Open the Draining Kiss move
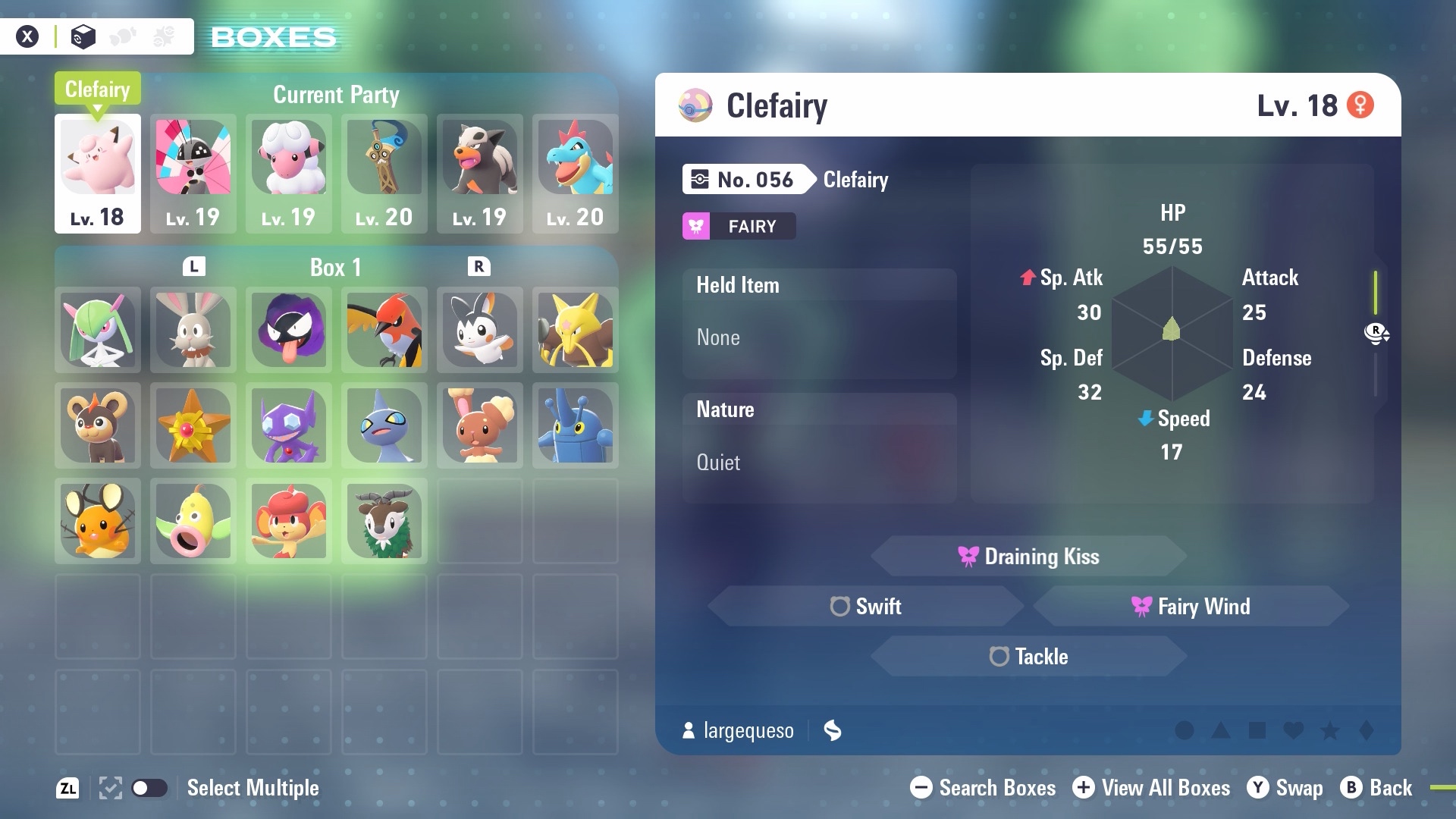 [1028, 557]
